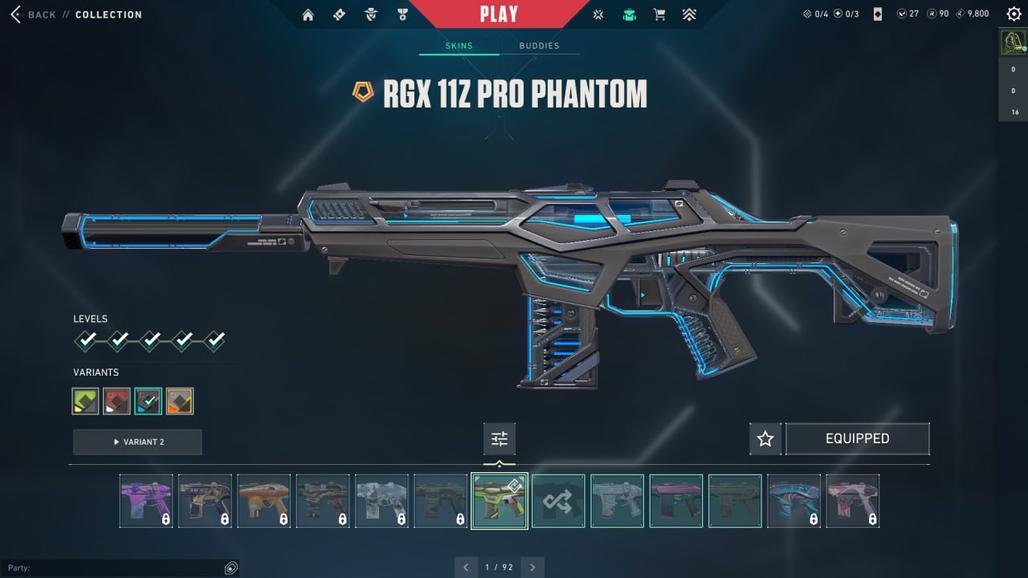Image resolution: width=1028 pixels, height=578 pixels.
Task: Choose the red variant swatch
Action: [117, 401]
